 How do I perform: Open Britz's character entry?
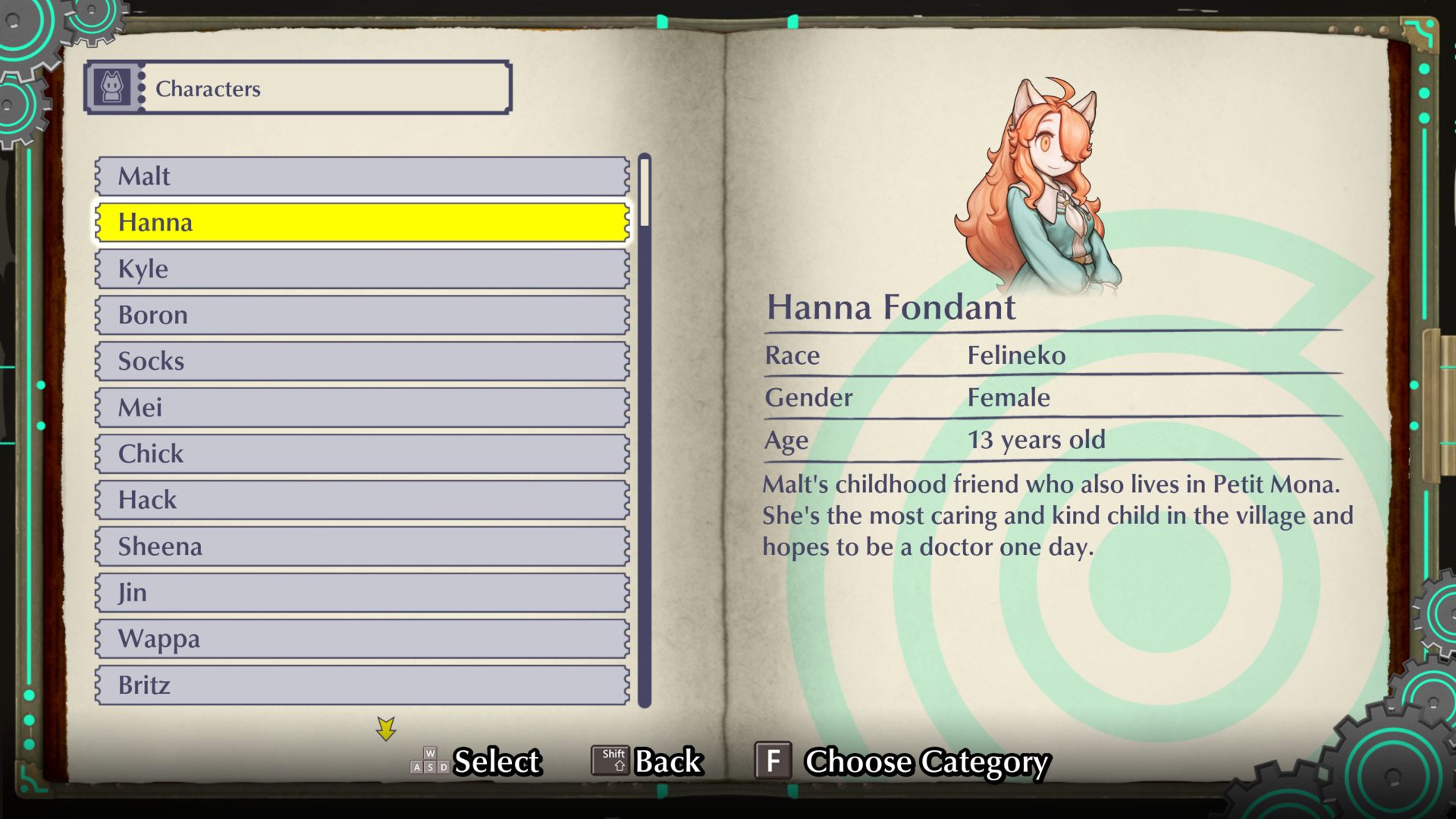tap(362, 685)
